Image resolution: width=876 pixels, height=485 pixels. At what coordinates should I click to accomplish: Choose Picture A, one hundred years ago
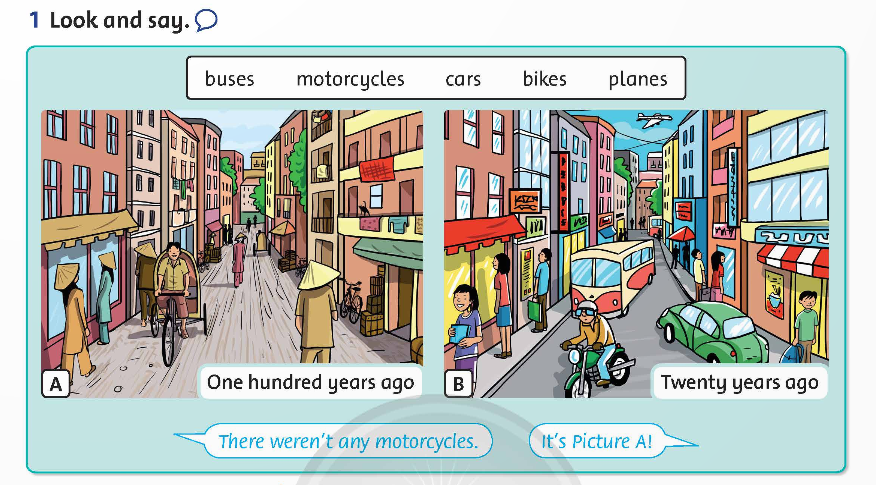(x=232, y=253)
